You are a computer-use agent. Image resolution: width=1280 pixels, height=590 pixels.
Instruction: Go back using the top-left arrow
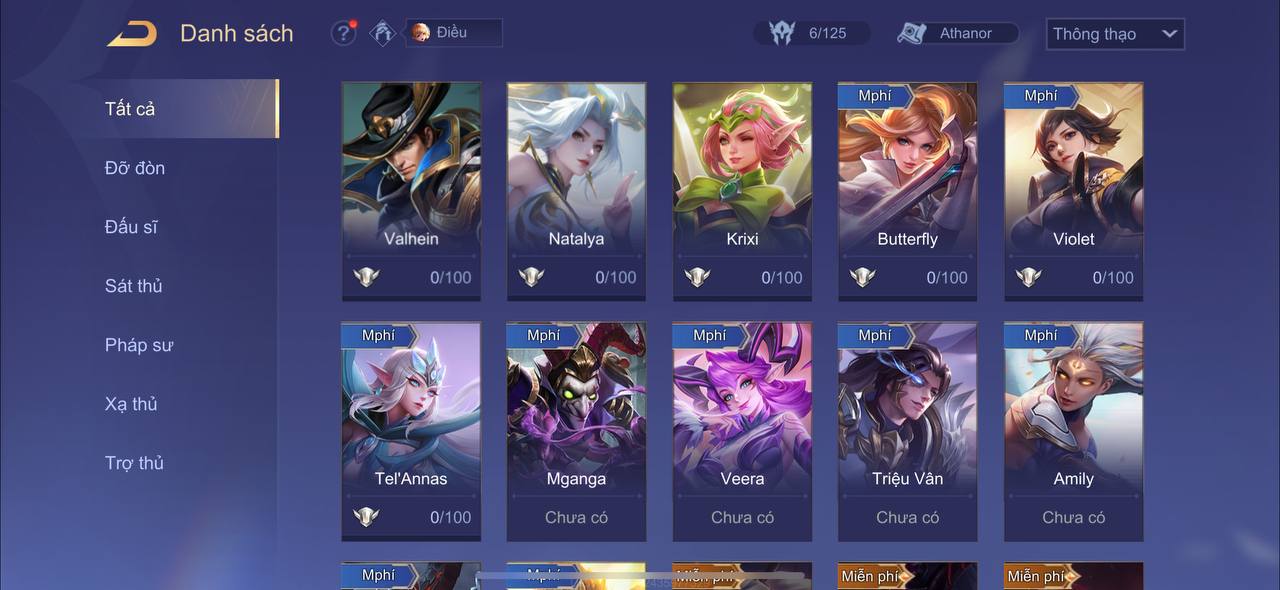(132, 33)
